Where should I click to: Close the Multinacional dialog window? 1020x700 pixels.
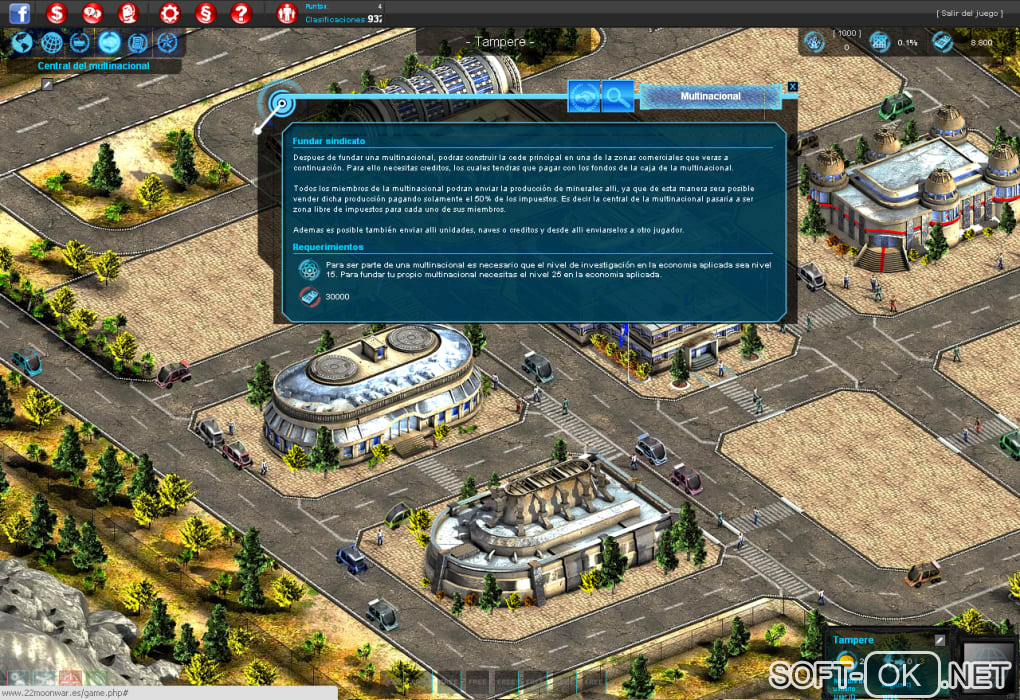[x=793, y=87]
